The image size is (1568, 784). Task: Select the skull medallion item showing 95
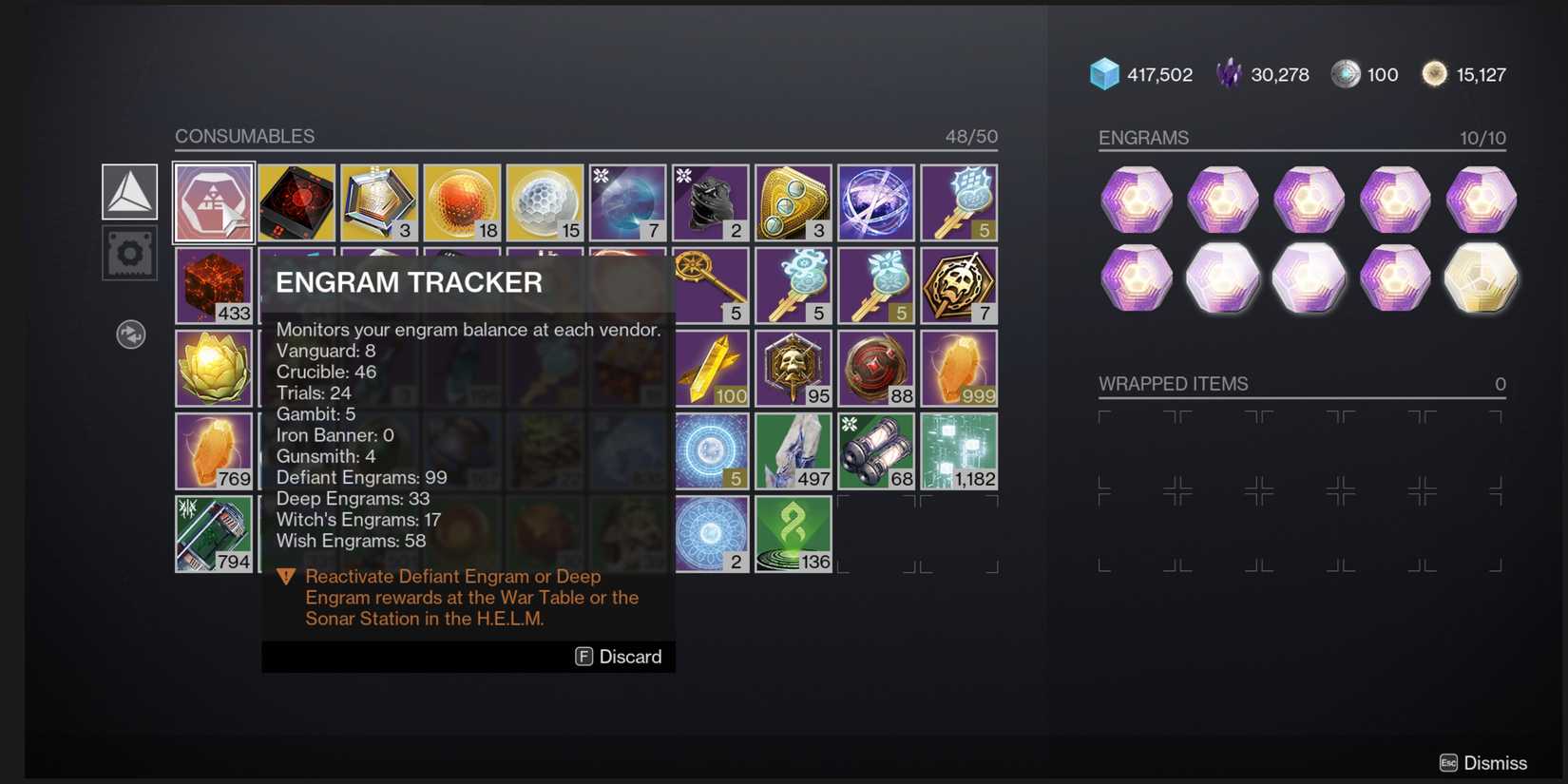(793, 368)
